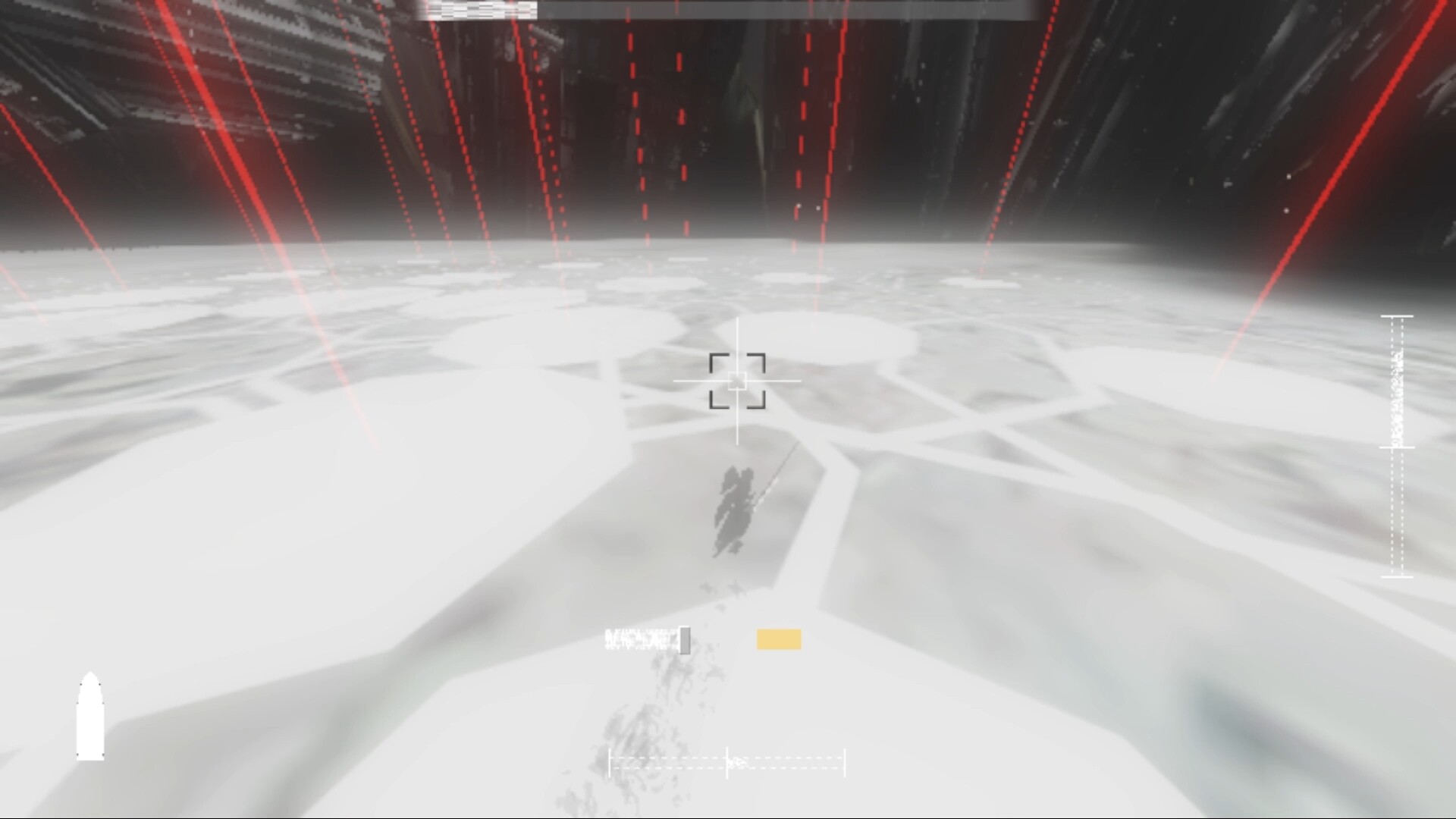This screenshot has width=1456, height=819.
Task: Toggle the yellow indicator rectangle
Action: click(778, 639)
